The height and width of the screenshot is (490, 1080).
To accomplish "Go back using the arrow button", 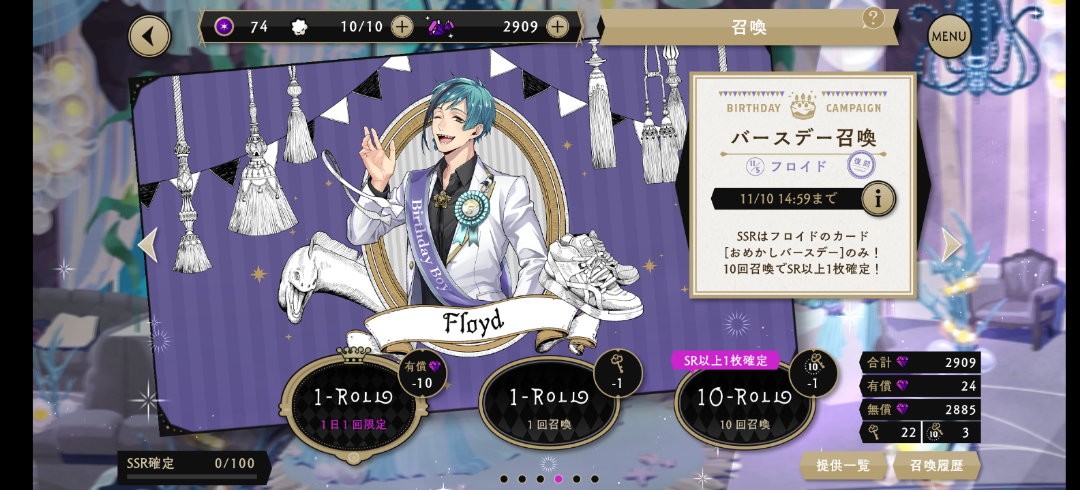I will tap(149, 36).
